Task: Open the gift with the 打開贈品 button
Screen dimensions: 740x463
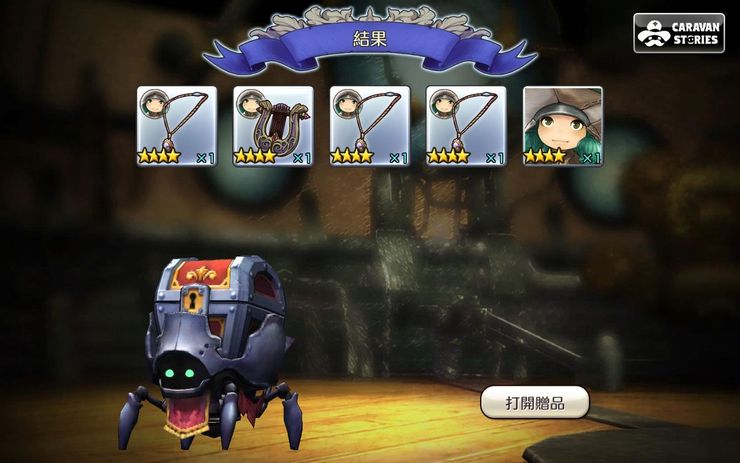Action: tap(534, 402)
